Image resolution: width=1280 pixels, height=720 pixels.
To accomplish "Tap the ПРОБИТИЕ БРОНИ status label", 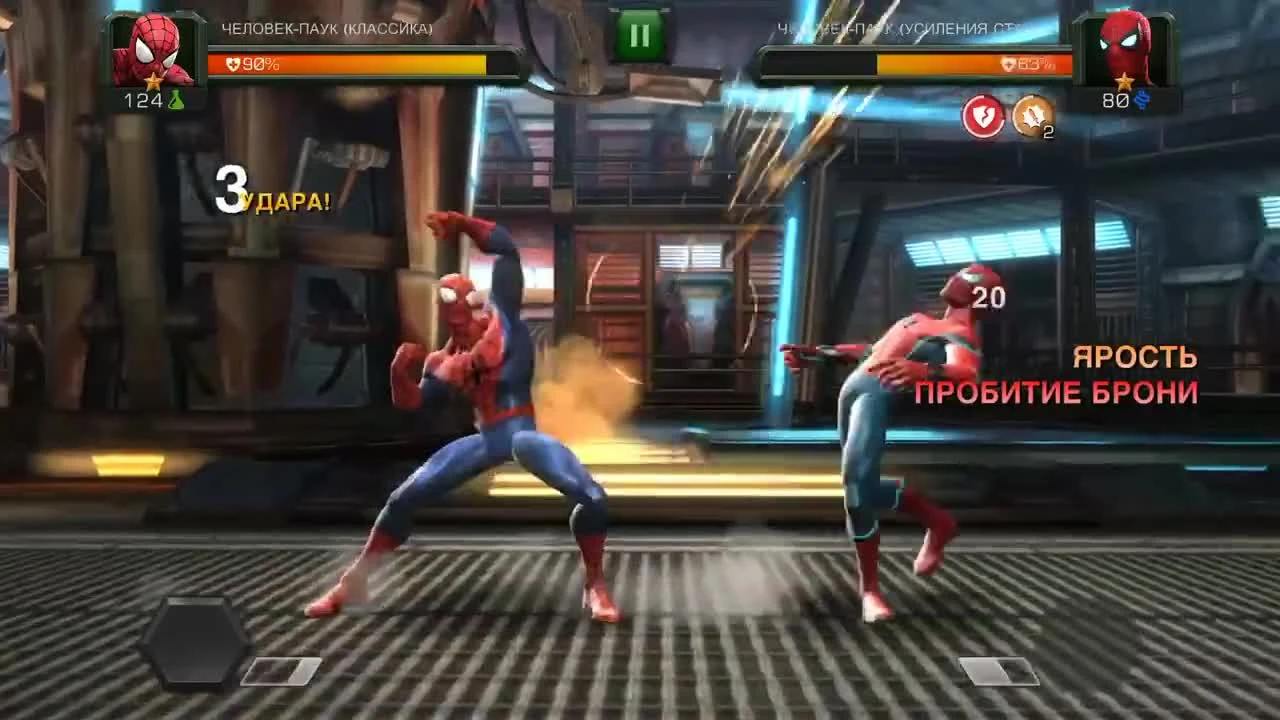I will click(1057, 393).
